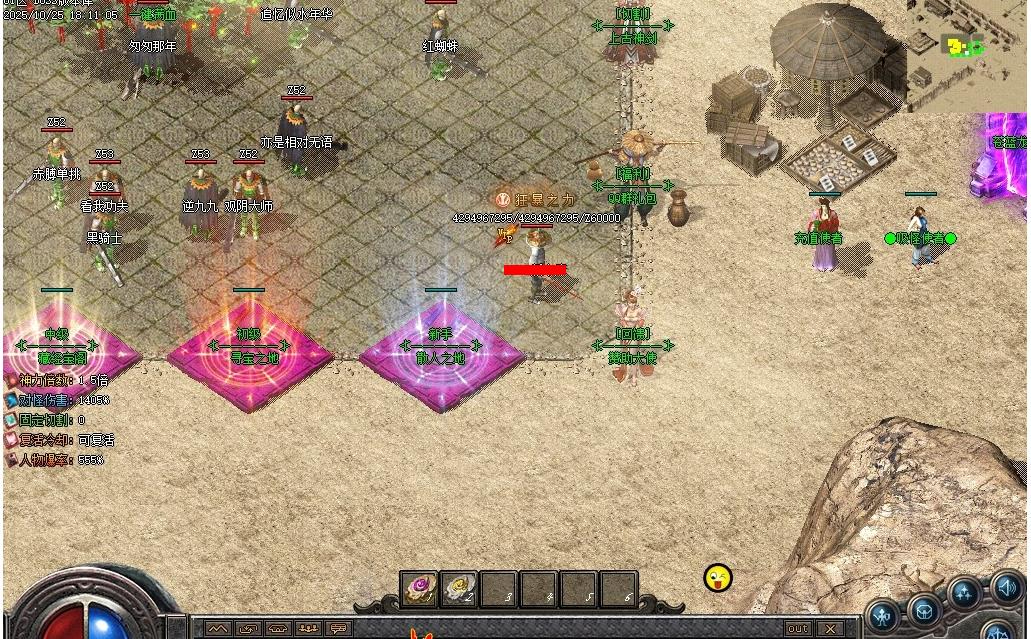Click the mountain-shaped button on bottom bar

click(x=217, y=629)
